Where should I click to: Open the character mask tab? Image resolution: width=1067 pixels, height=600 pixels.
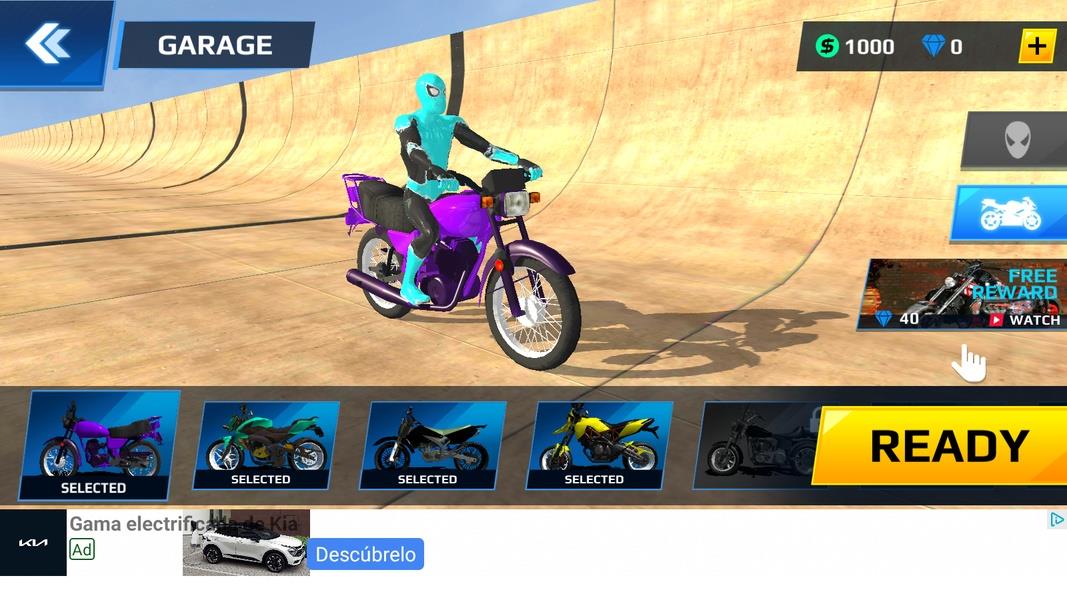pos(1015,140)
